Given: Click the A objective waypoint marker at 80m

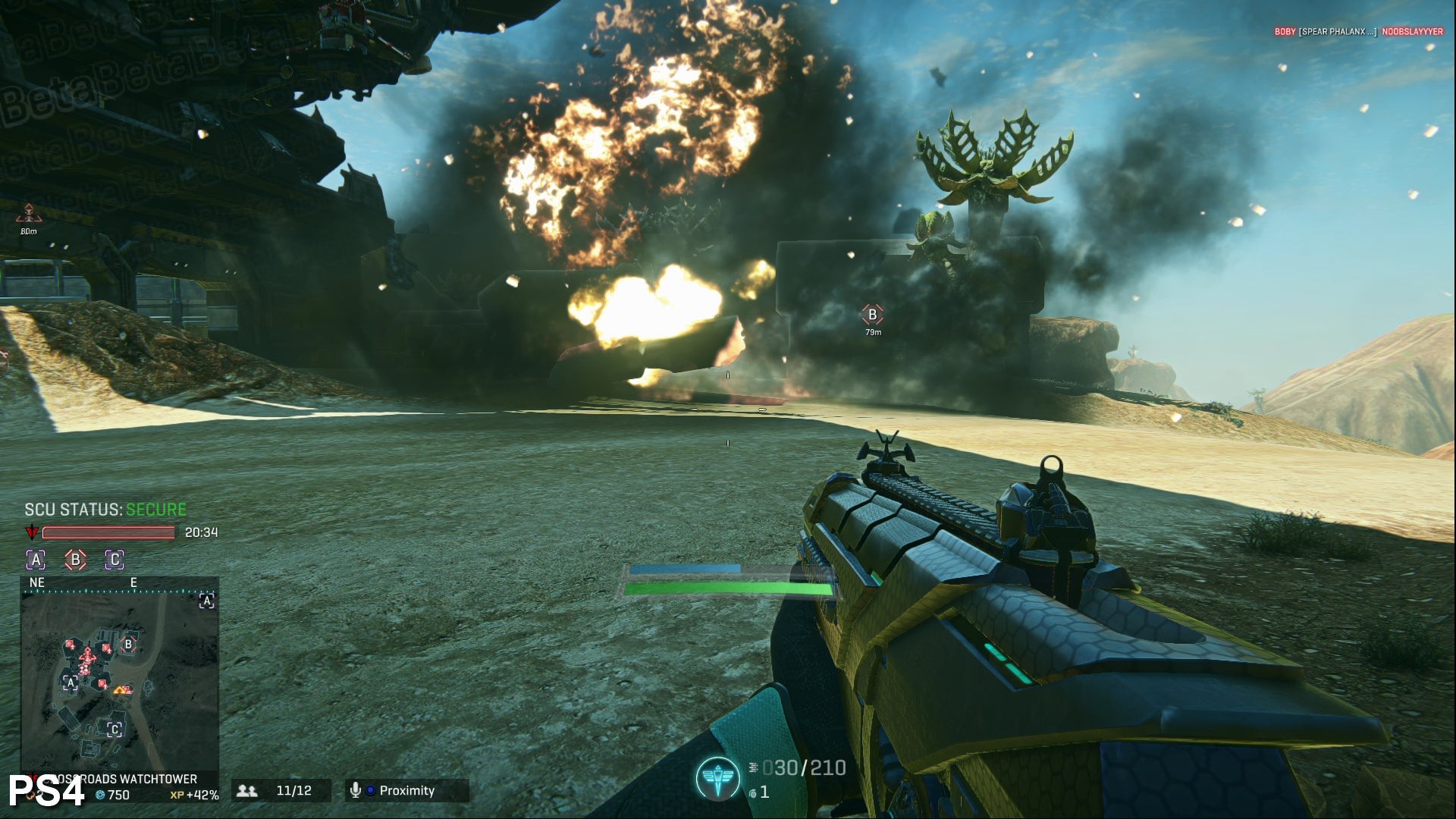Looking at the screenshot, I should coord(28,213).
